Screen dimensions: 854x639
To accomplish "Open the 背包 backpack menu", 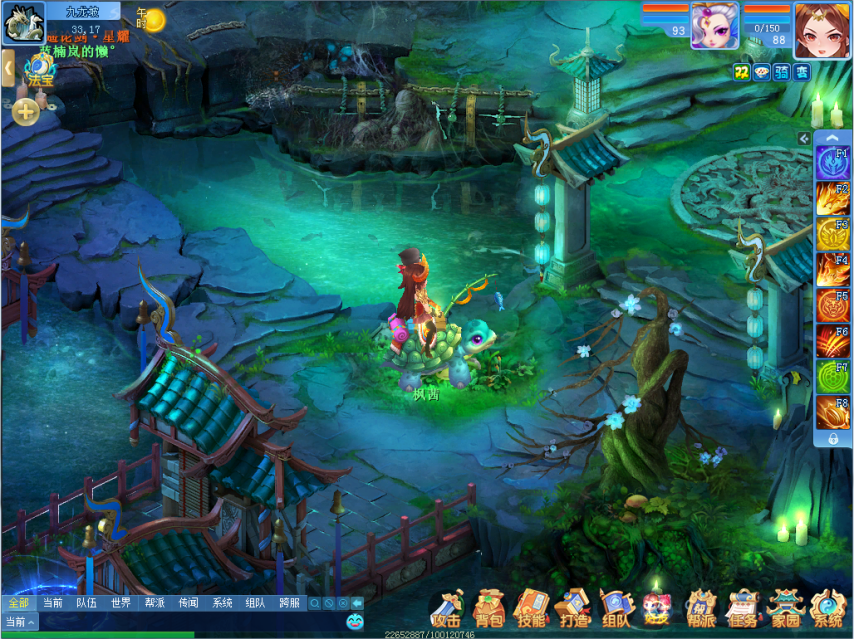I will 490,608.
